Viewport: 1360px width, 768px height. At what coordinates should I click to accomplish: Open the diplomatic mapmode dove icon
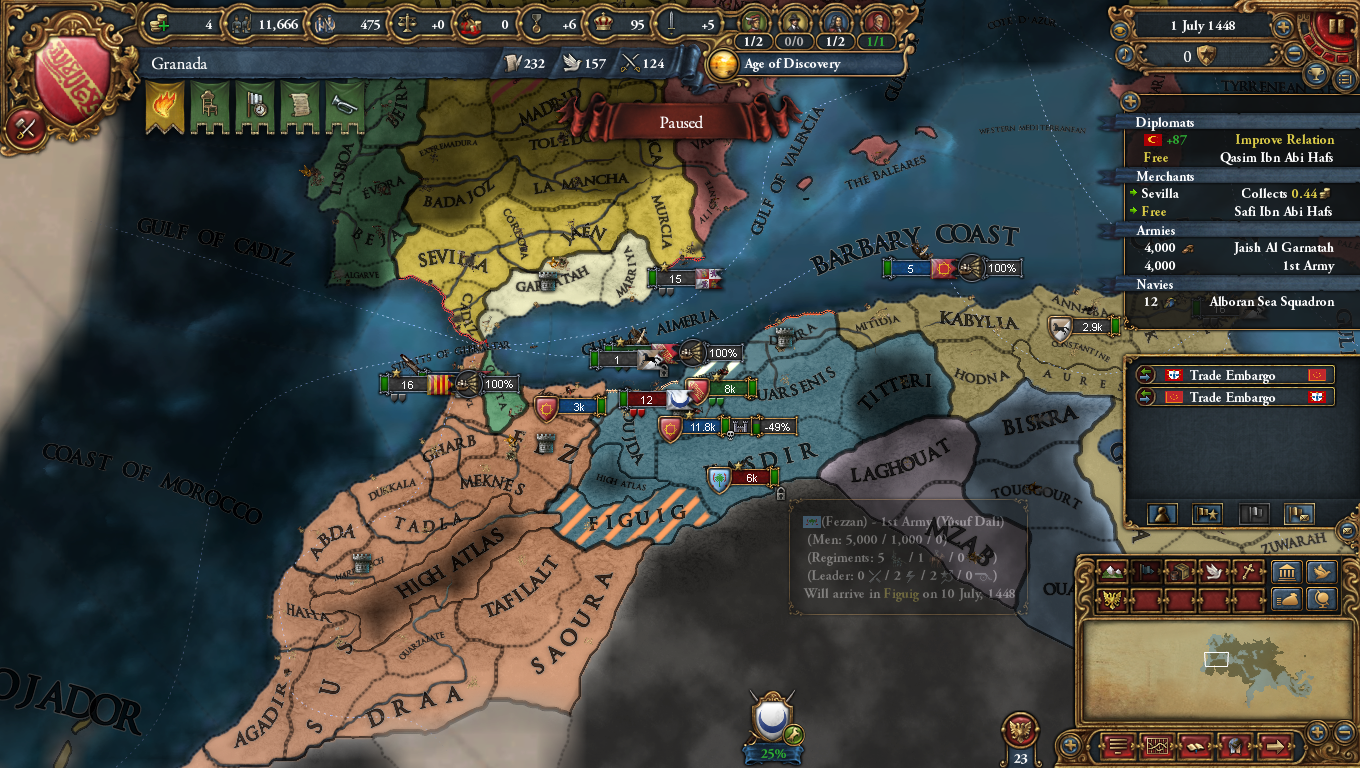pos(1213,570)
